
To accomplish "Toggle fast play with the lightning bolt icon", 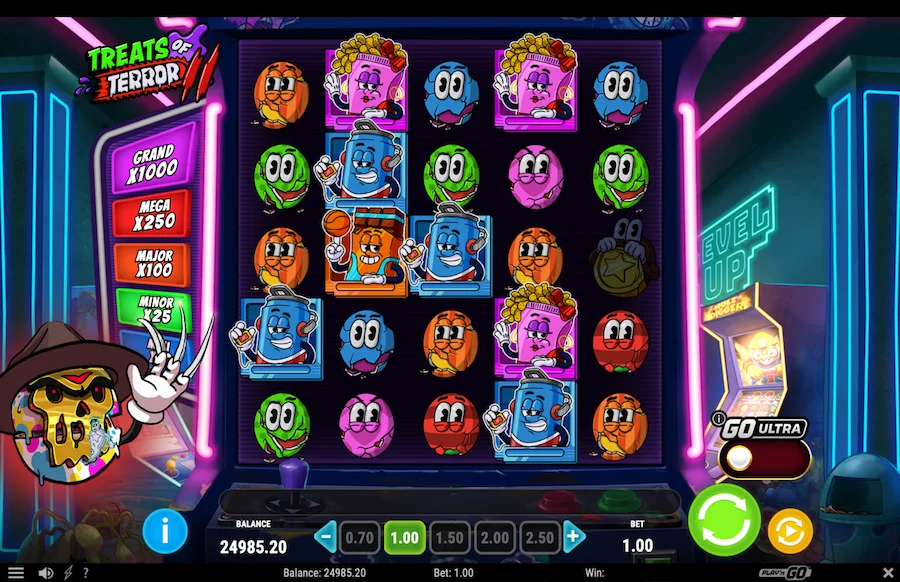I will pos(68,573).
